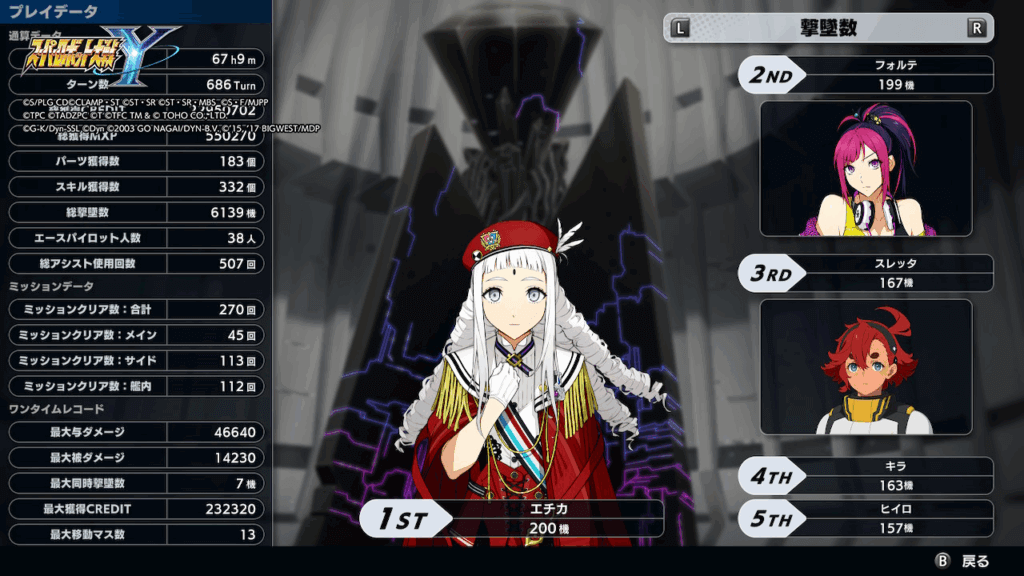Click the red-haired スレッタ portrait
Viewport: 1024px width, 576px height.
coord(866,367)
